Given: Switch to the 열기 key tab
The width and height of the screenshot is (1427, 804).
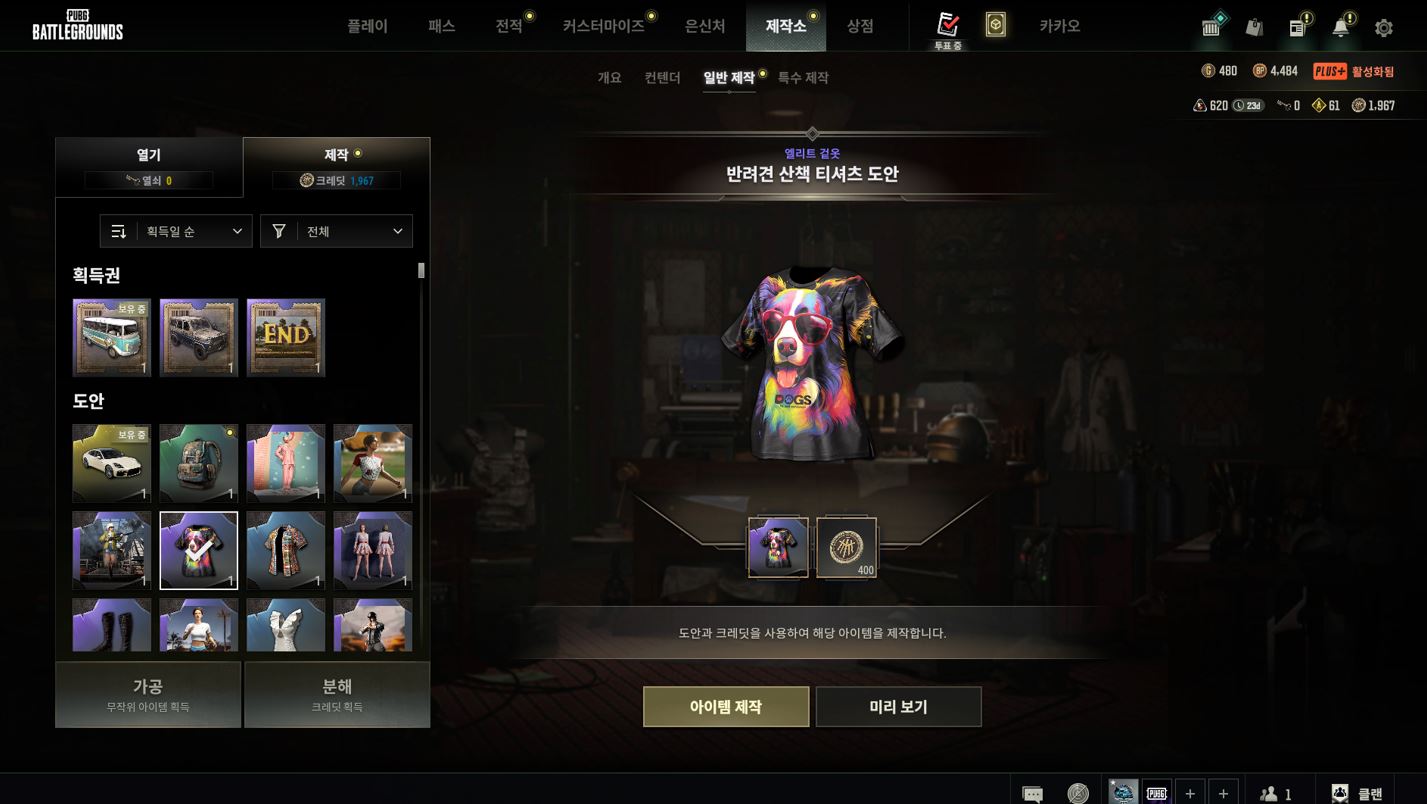Looking at the screenshot, I should click(149, 166).
